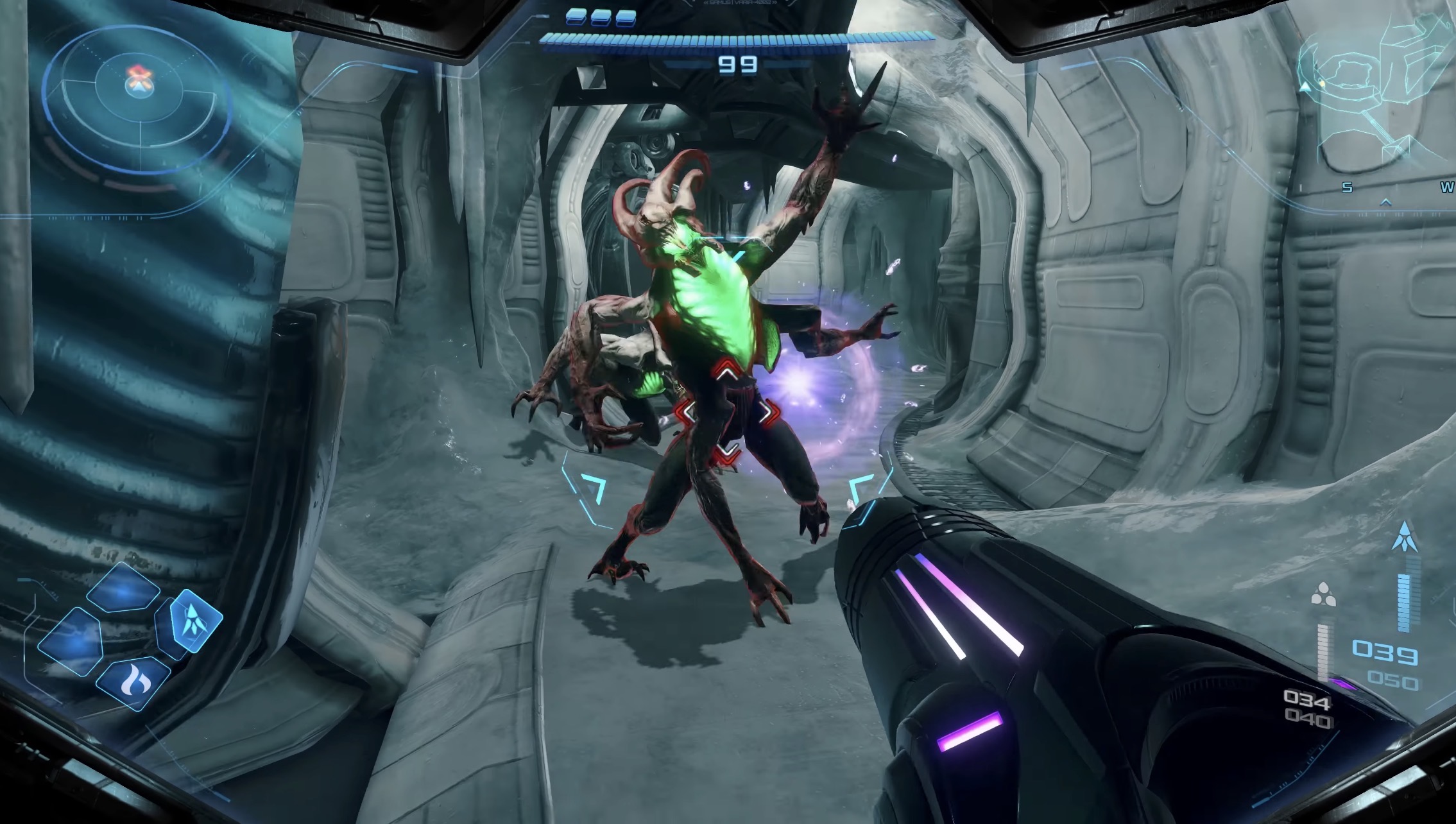Select the highlighted missile weapon slot
The image size is (1456, 824).
point(194,620)
